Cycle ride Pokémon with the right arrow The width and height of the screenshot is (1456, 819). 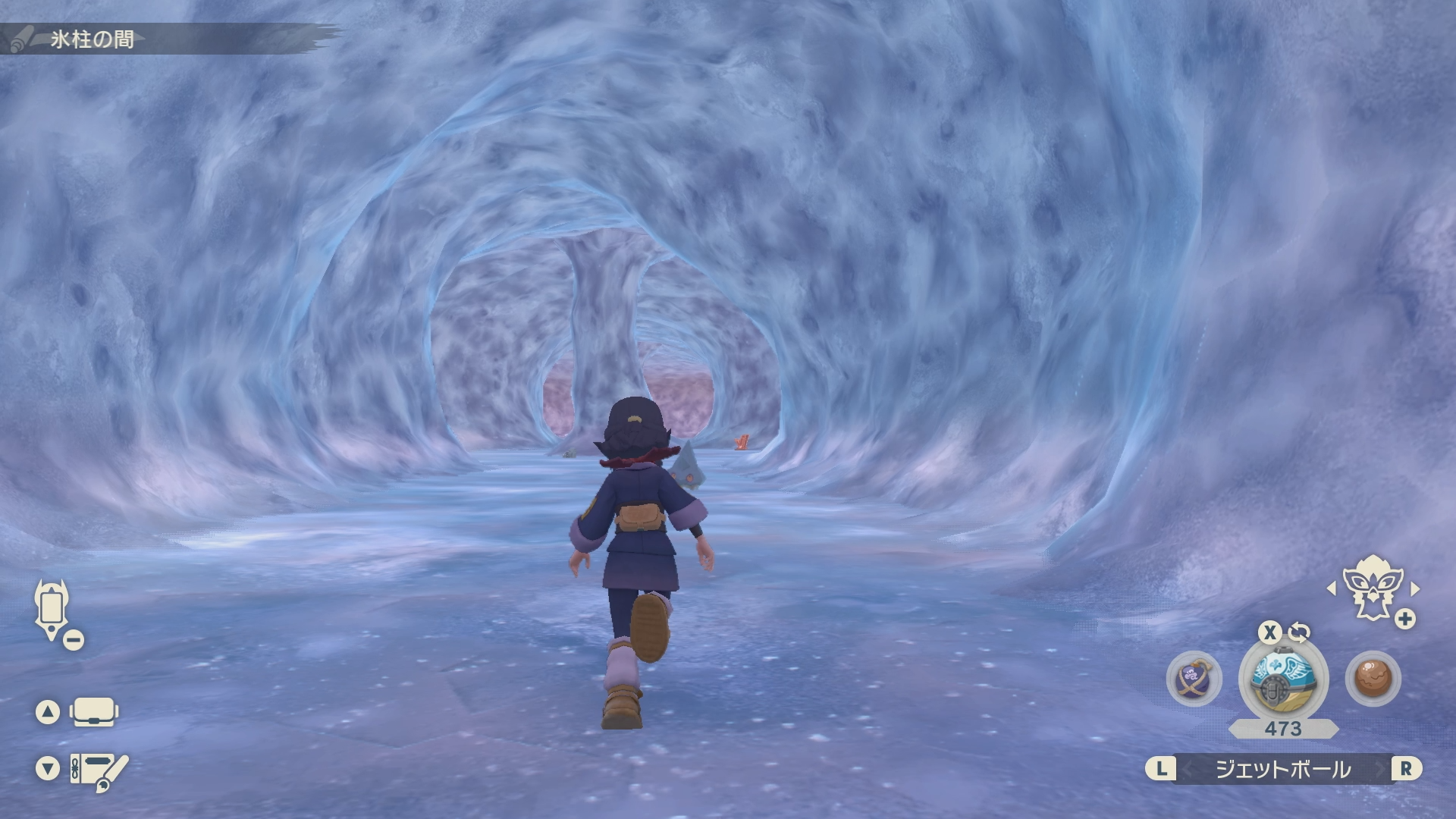point(1414,588)
